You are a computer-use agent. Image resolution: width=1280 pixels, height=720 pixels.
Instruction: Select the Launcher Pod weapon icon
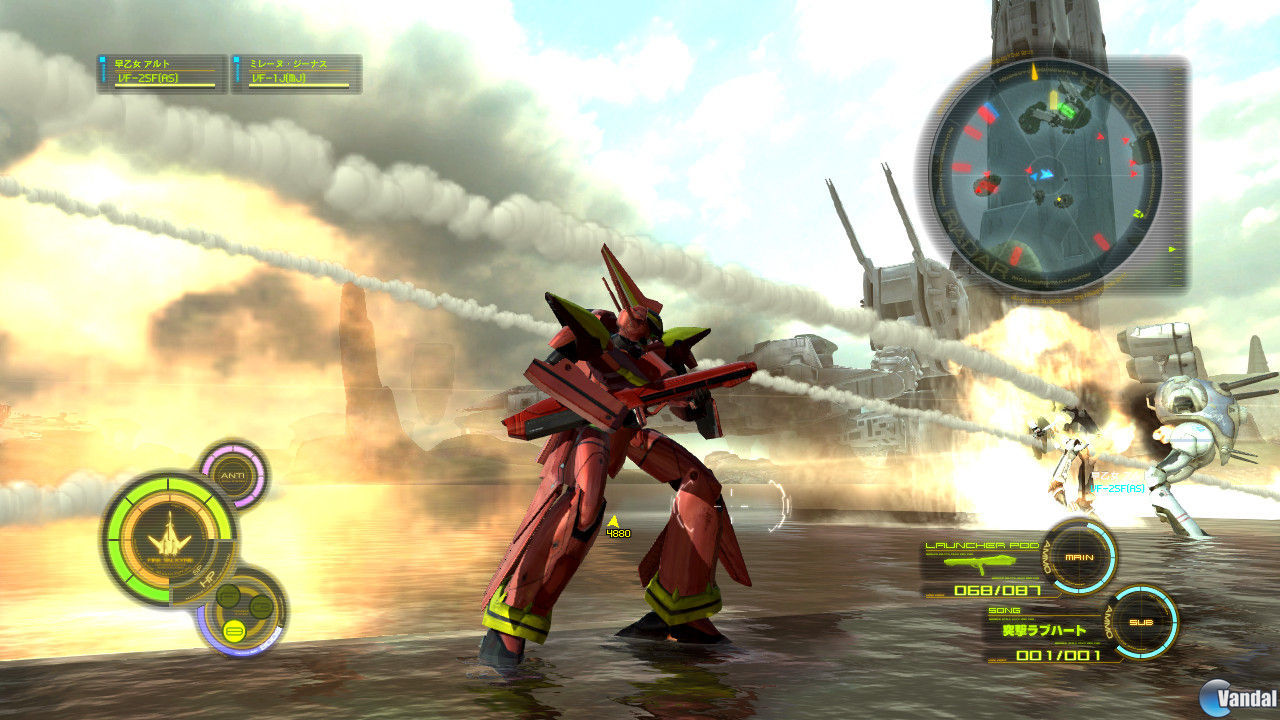[x=979, y=563]
